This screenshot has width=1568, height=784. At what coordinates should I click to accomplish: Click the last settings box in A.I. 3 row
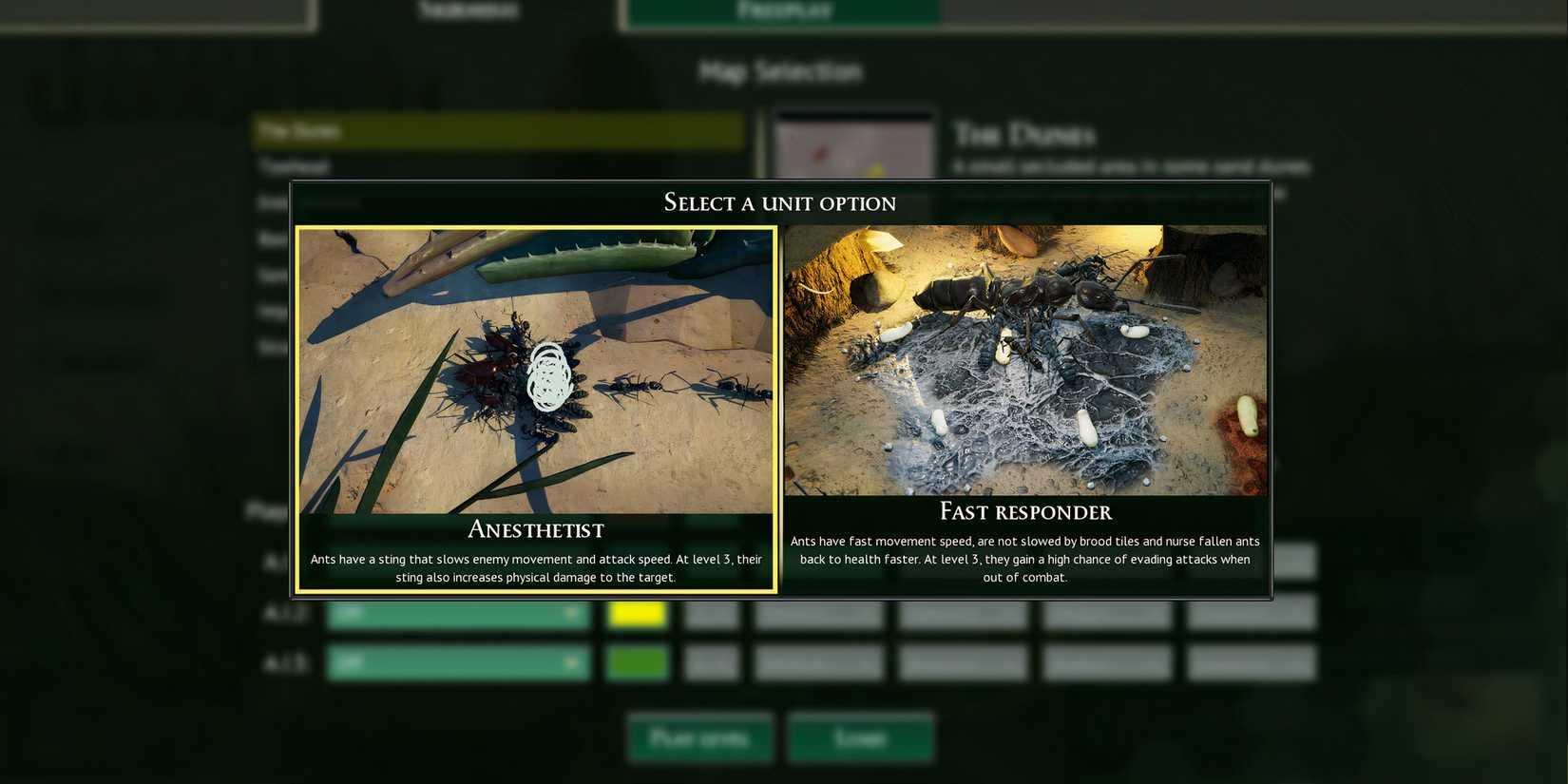click(x=1252, y=662)
